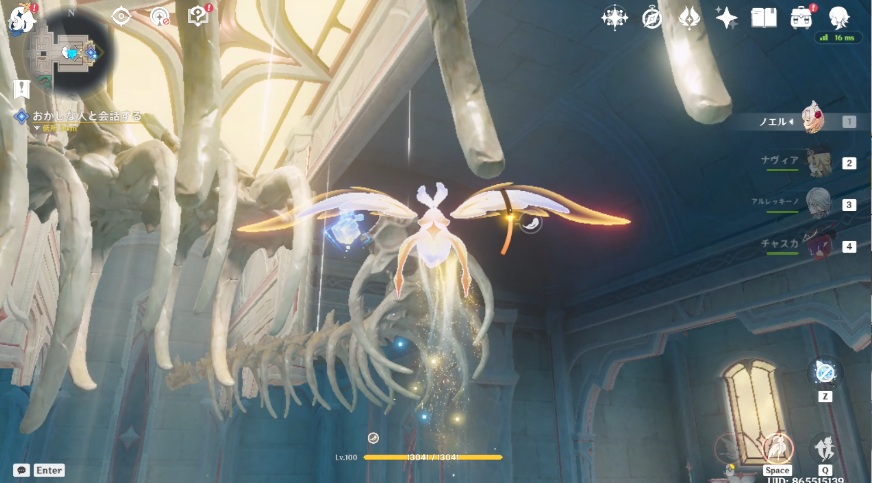Select the tracked quest おかしな人と会話する
Viewport: 872px width, 483px height.
pos(85,117)
